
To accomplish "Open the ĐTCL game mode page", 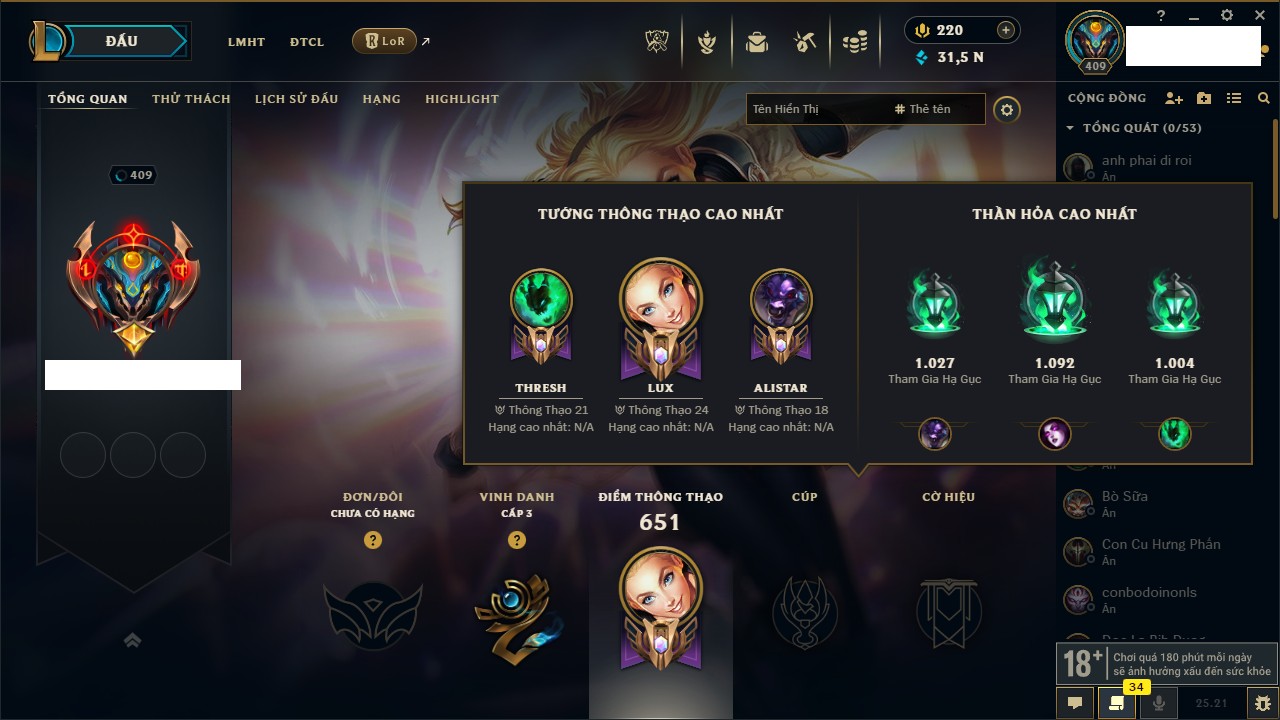I will (x=307, y=42).
